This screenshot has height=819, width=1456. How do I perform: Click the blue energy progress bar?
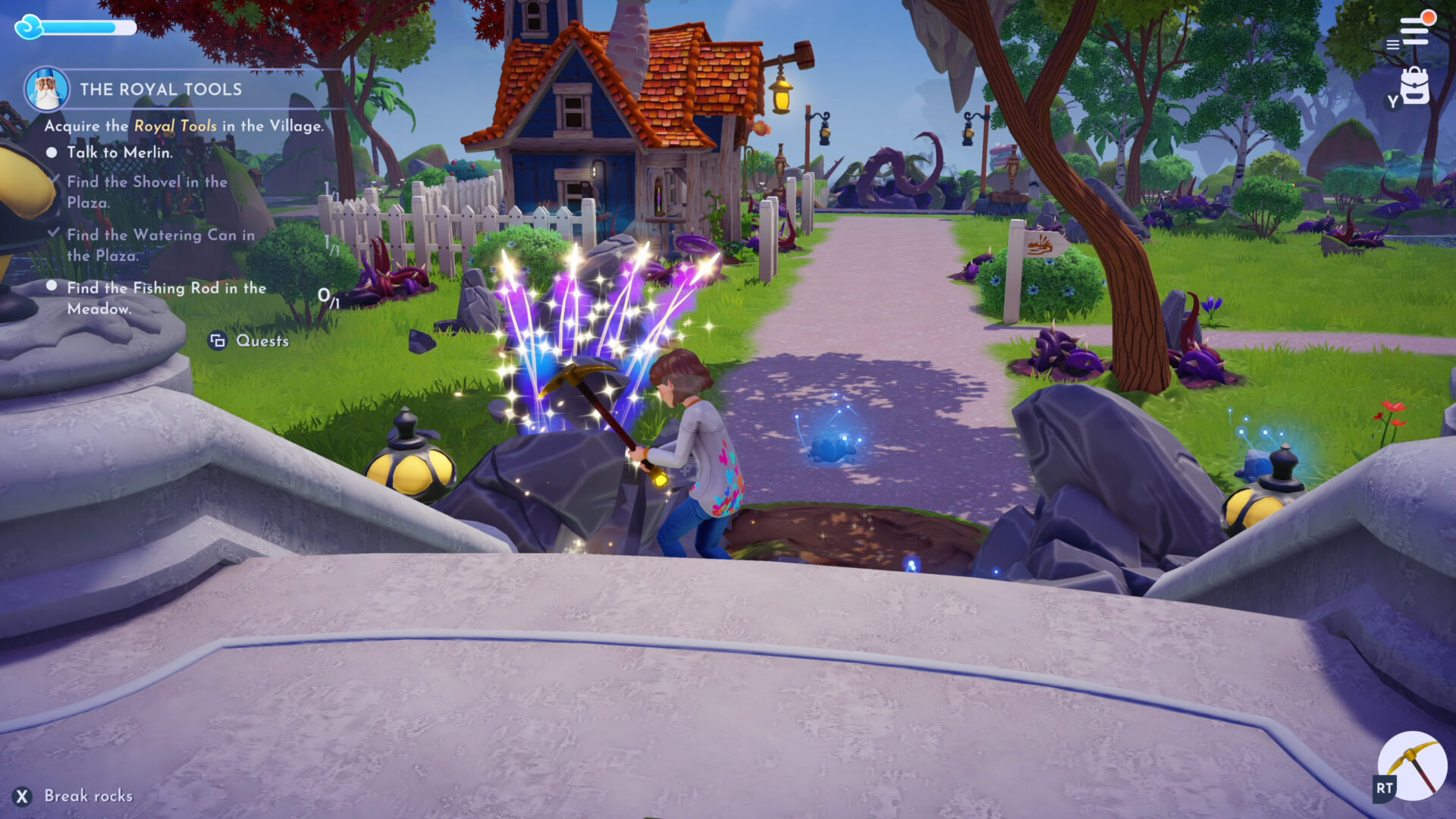pos(87,27)
